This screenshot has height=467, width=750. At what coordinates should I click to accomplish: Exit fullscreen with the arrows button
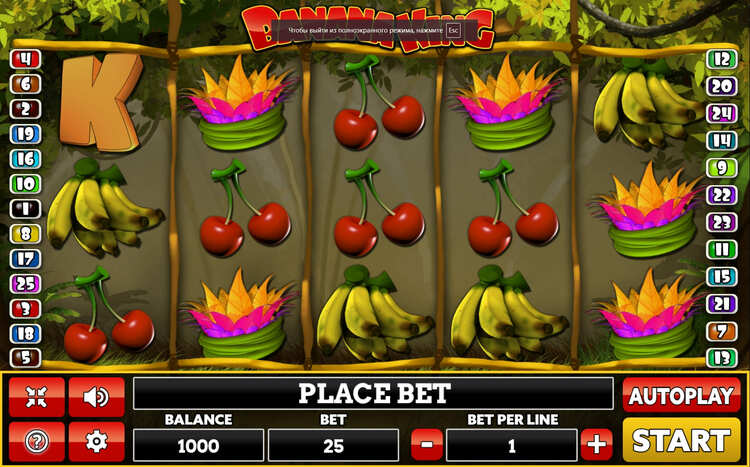click(x=37, y=396)
